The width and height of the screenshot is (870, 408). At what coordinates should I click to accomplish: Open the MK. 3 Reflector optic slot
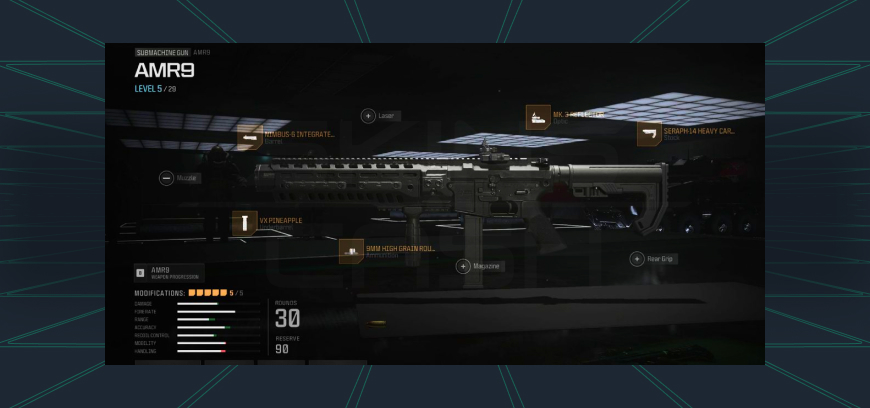click(x=538, y=117)
